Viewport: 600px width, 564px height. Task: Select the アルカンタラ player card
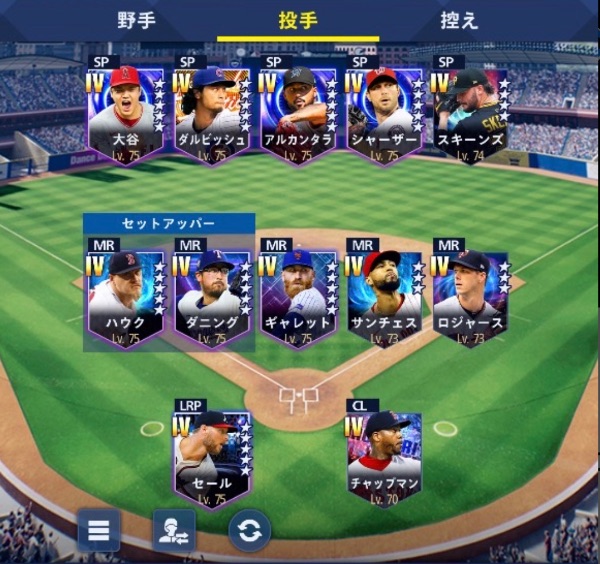click(x=297, y=112)
